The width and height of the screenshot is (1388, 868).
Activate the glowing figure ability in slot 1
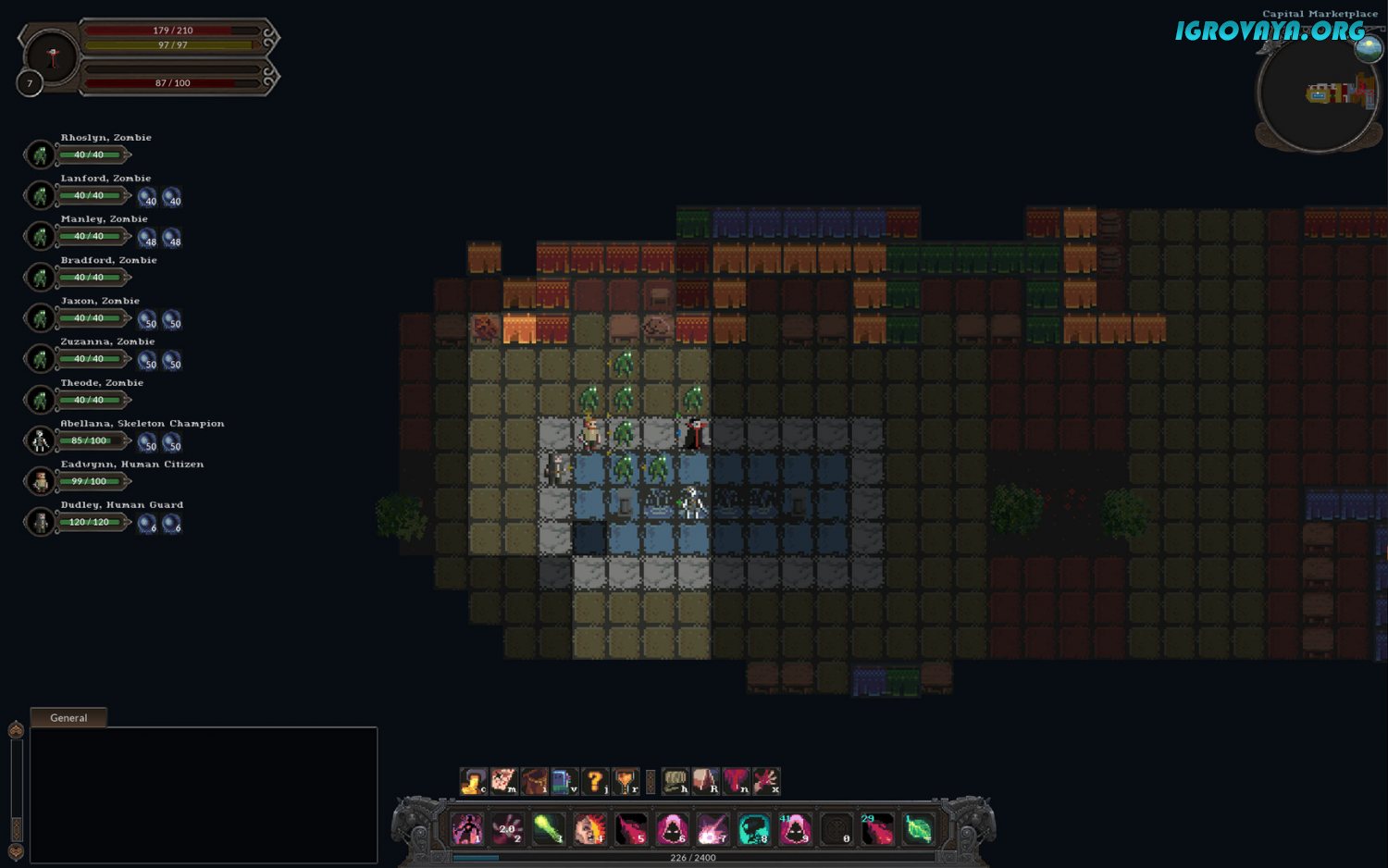tap(467, 829)
